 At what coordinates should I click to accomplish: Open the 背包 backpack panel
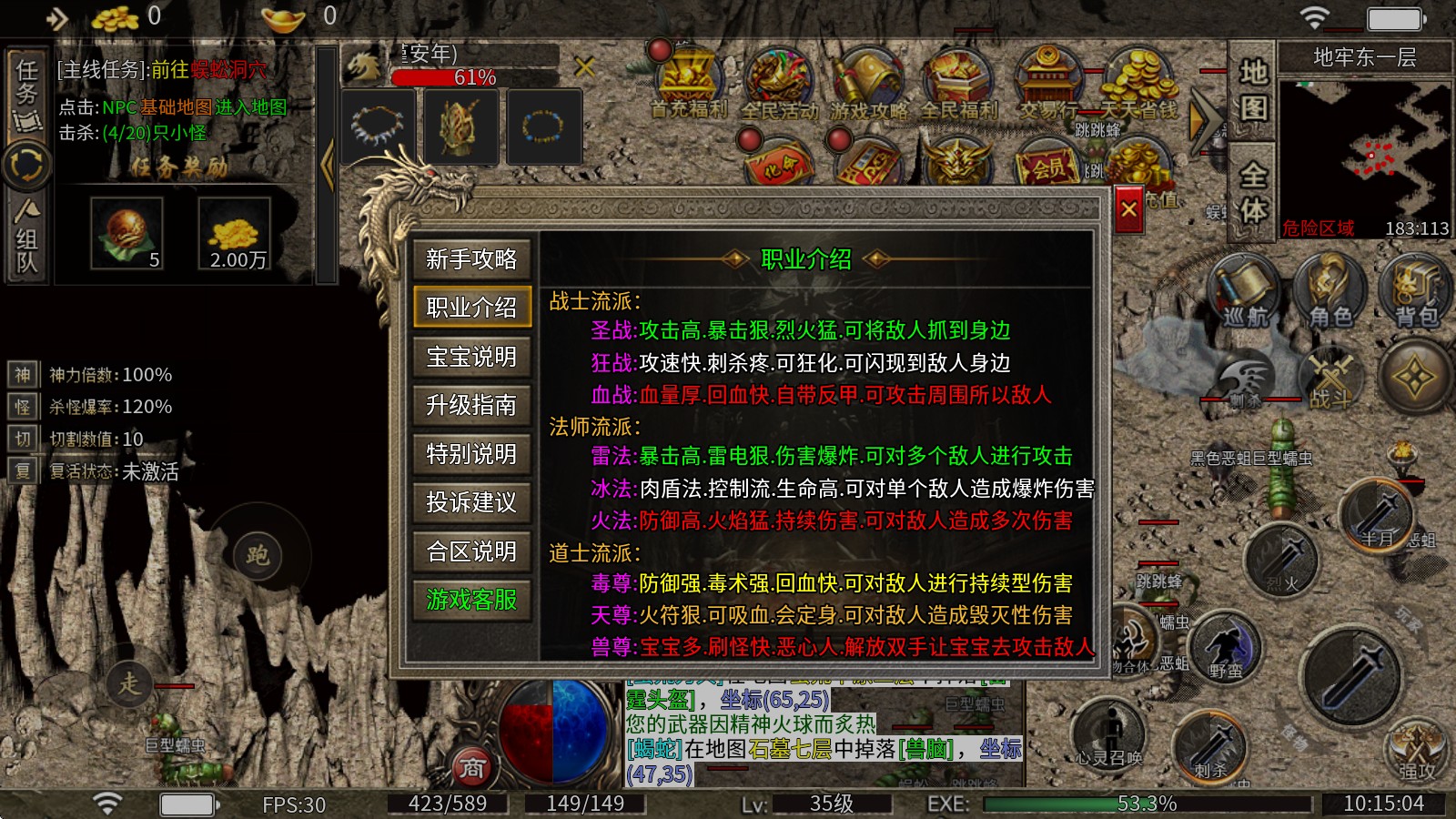tap(1416, 291)
